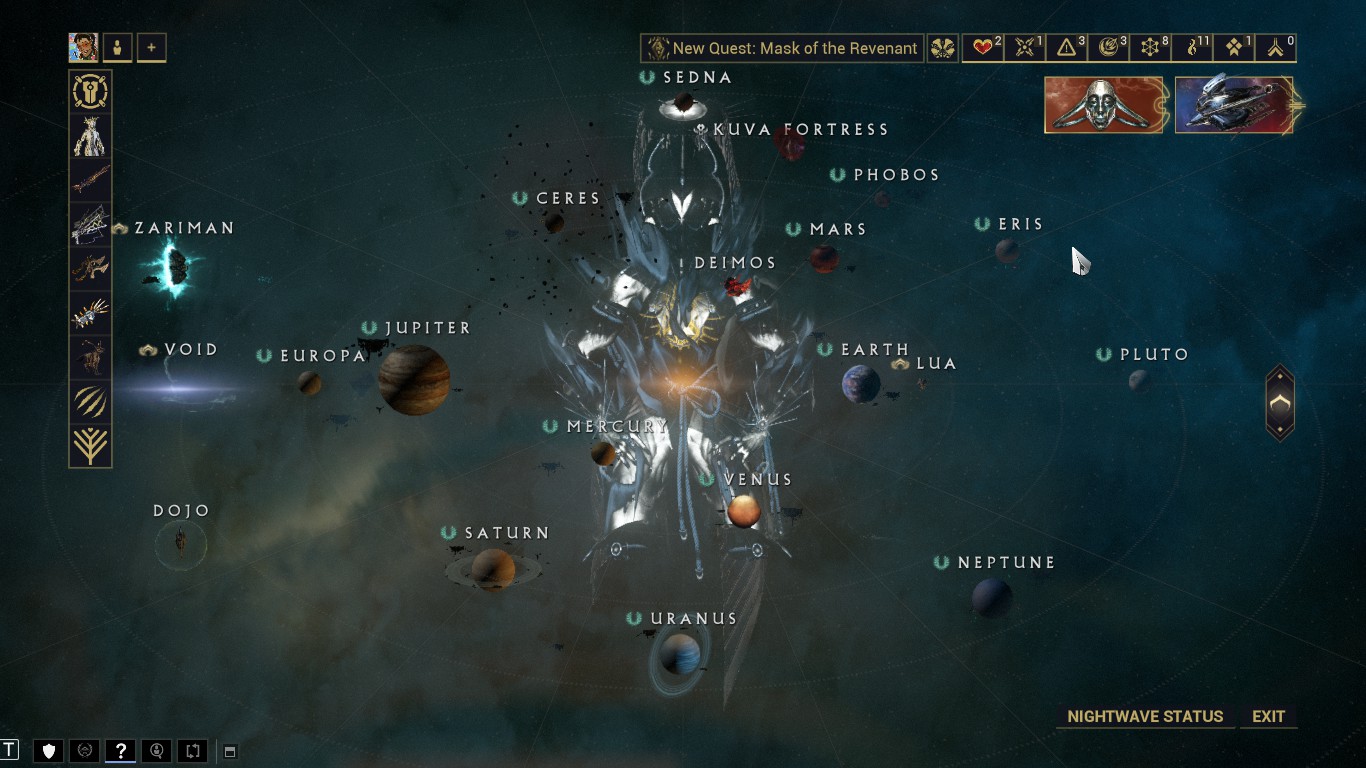This screenshot has width=1366, height=768.
Task: Open the question mark help tab
Action: click(x=120, y=751)
